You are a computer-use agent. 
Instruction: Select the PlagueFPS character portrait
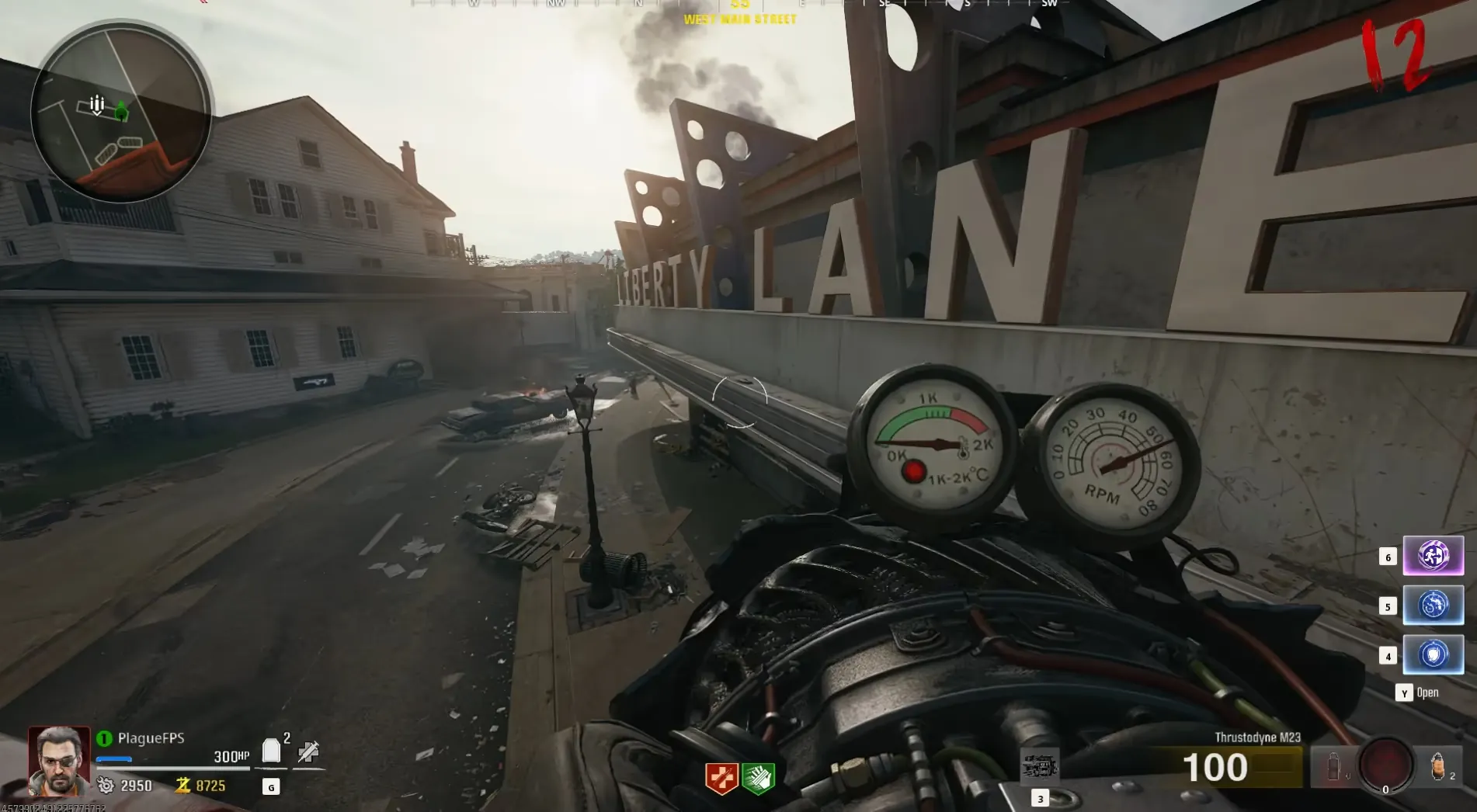(59, 761)
